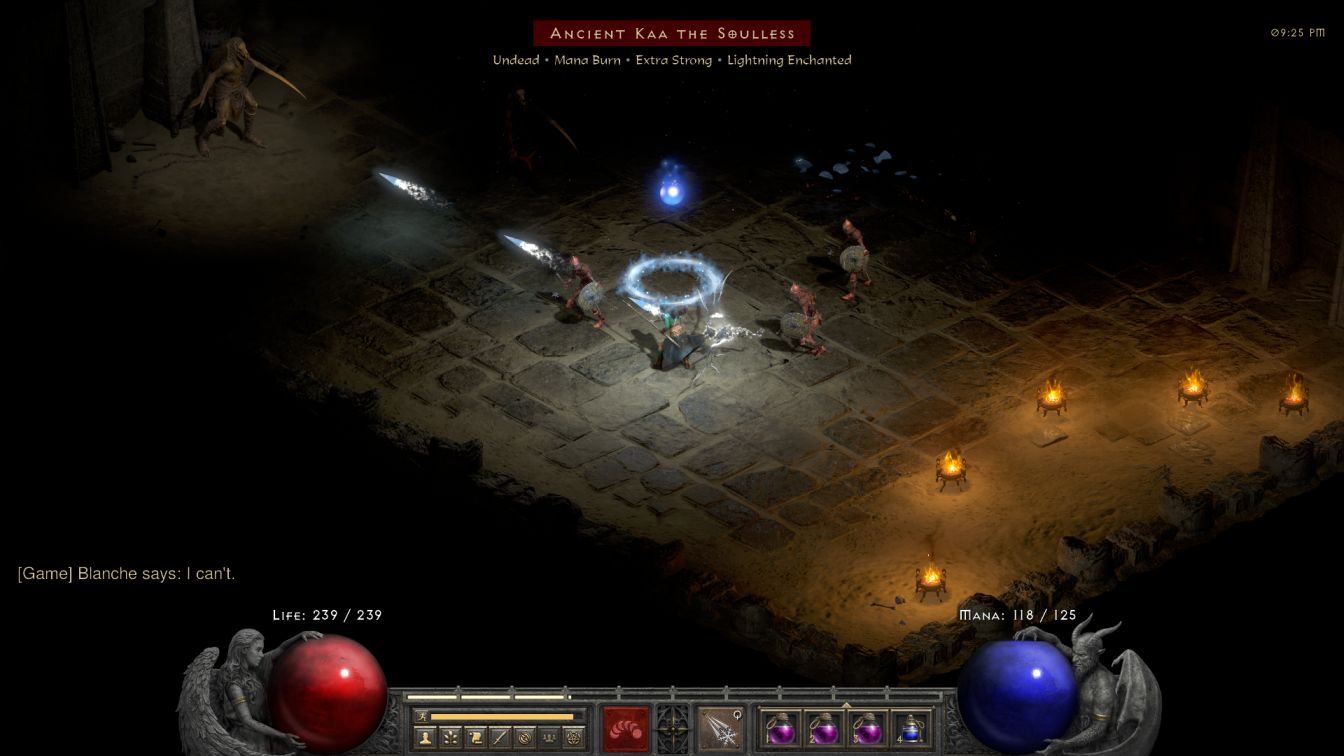
Task: Expand the belt with the small arrow
Action: click(846, 704)
